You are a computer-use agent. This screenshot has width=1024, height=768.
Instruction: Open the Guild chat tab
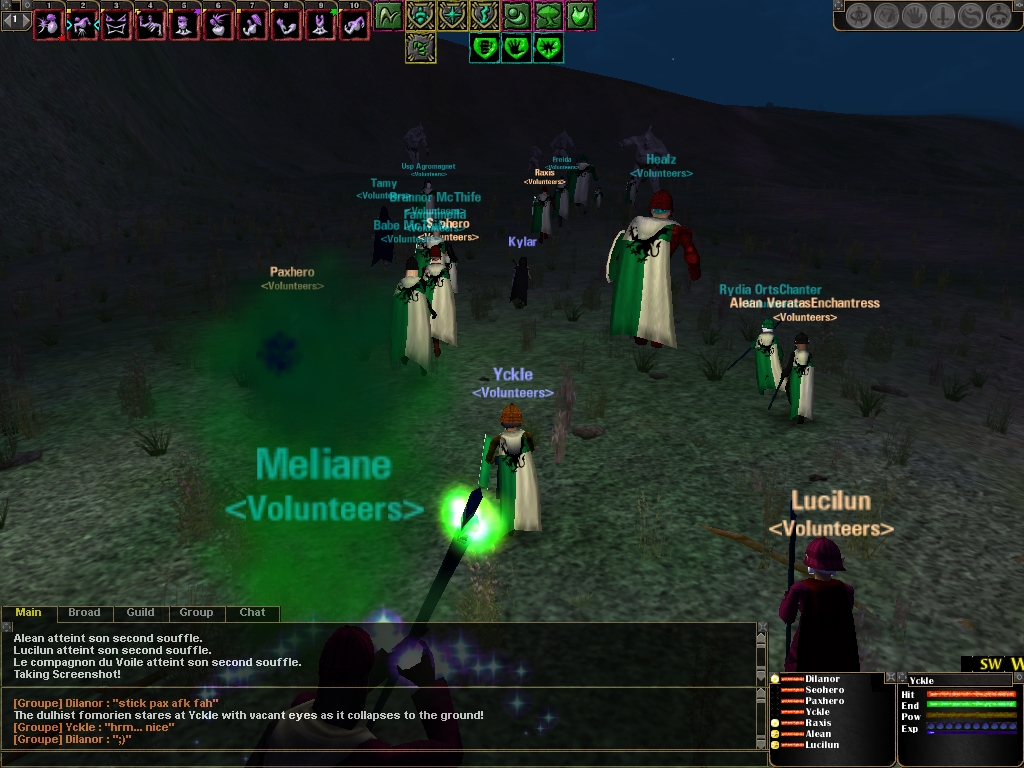140,613
